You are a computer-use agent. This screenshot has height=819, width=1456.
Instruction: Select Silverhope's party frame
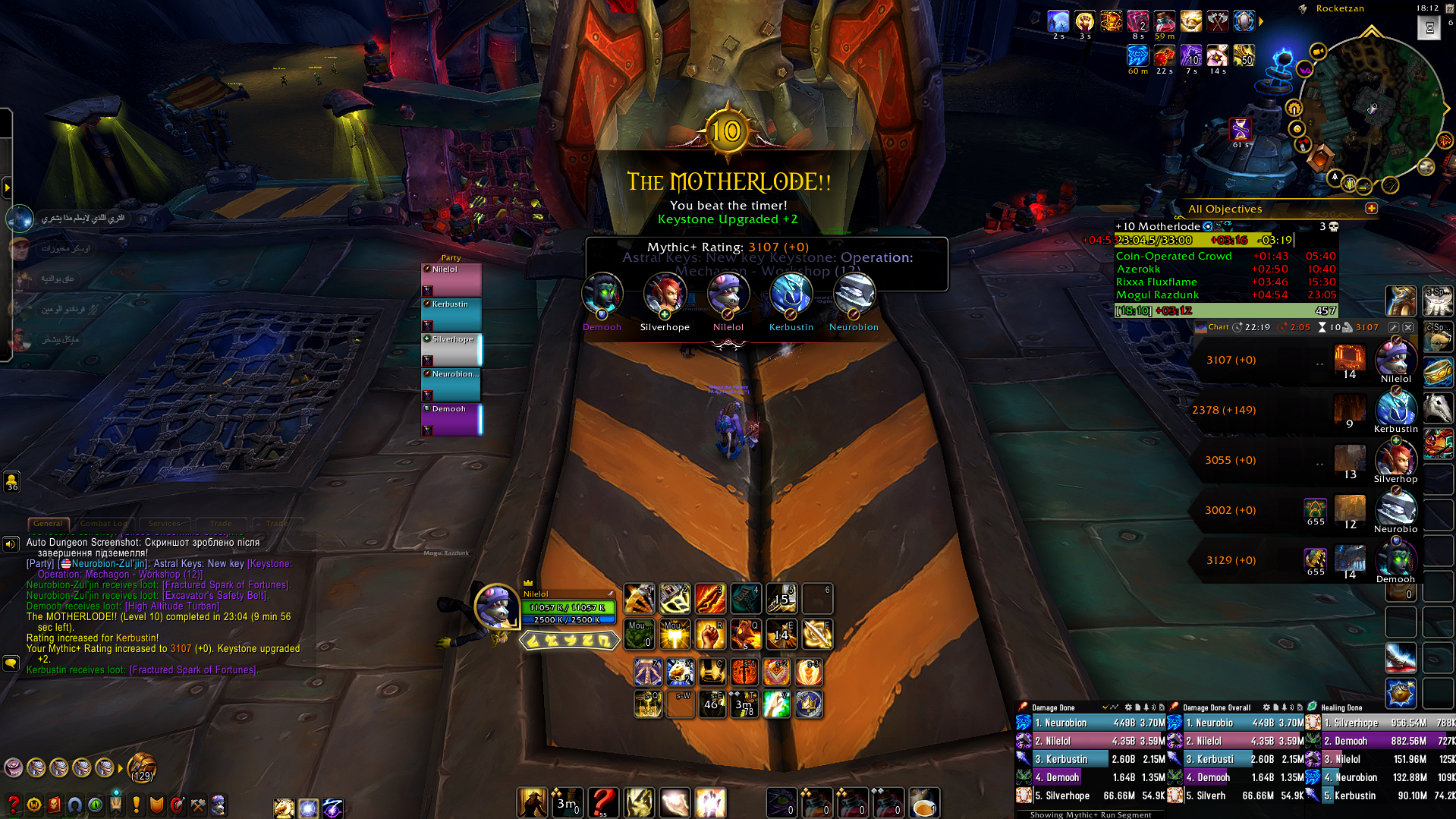pos(451,349)
